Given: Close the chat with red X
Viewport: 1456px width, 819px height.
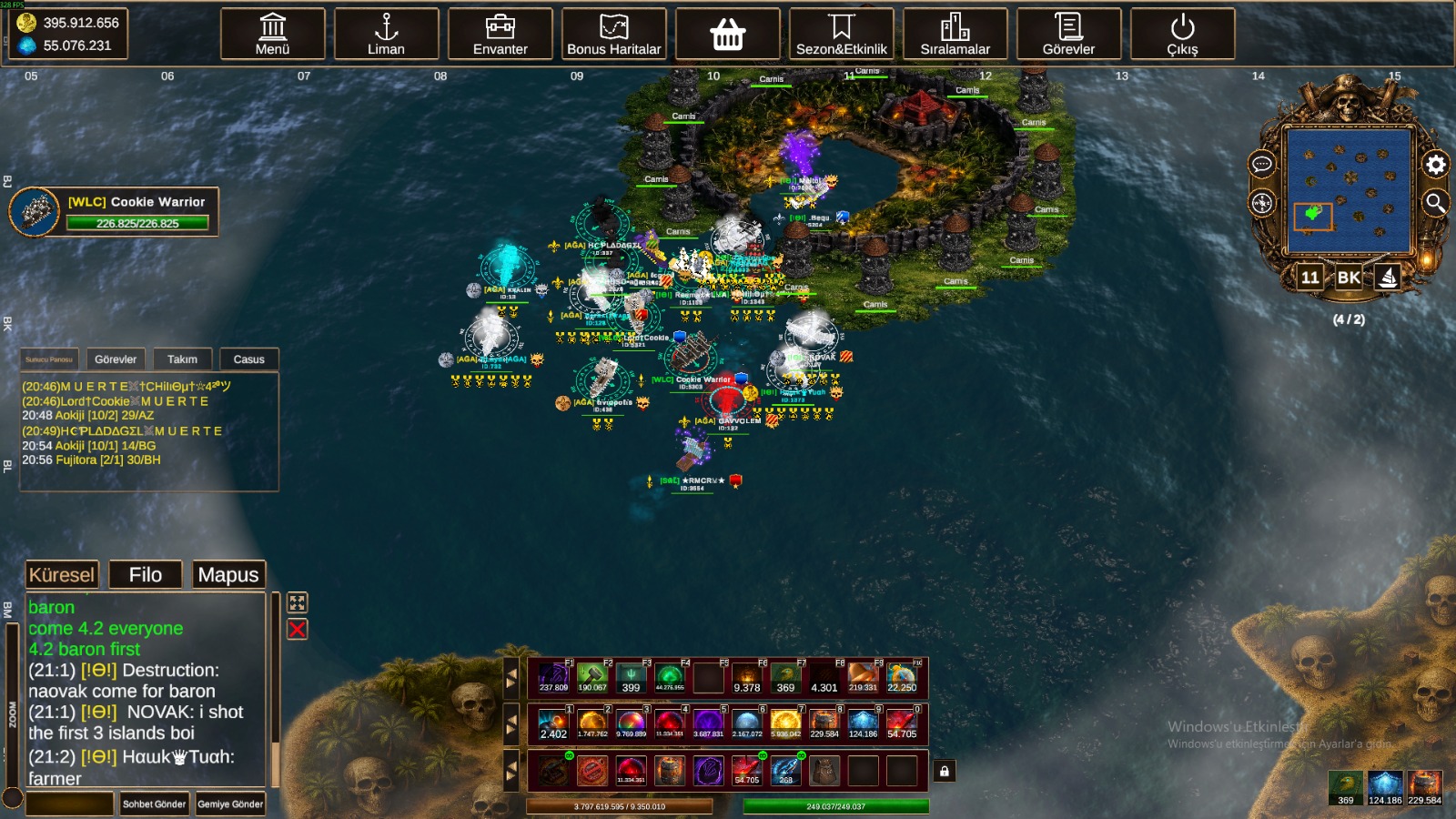Looking at the screenshot, I should pyautogui.click(x=298, y=629).
